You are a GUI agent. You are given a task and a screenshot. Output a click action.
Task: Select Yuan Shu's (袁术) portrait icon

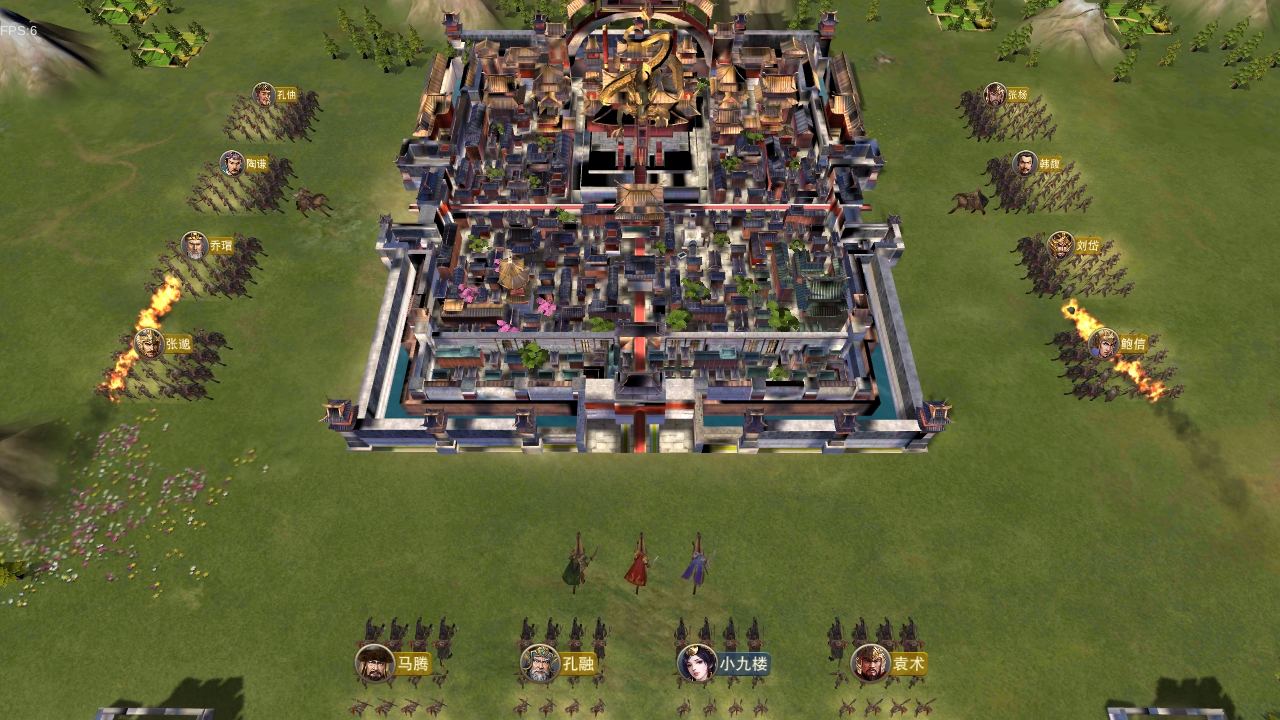pos(868,661)
